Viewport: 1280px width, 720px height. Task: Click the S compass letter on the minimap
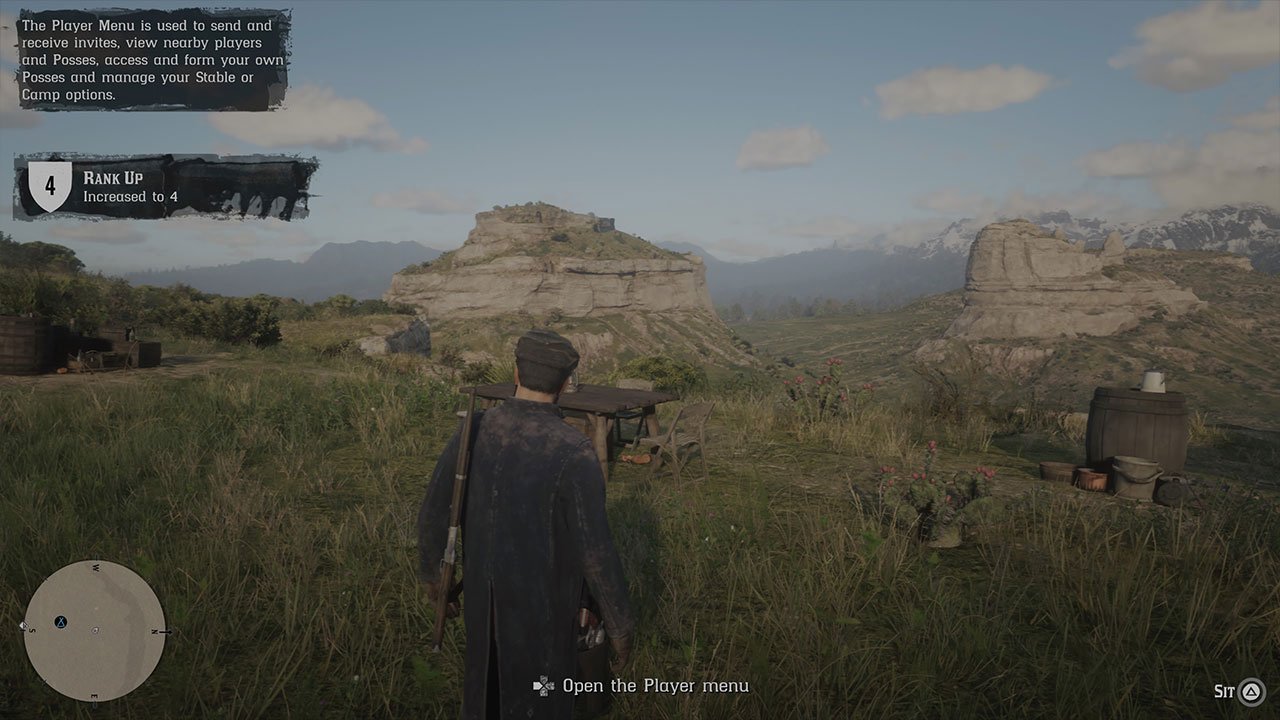point(33,630)
